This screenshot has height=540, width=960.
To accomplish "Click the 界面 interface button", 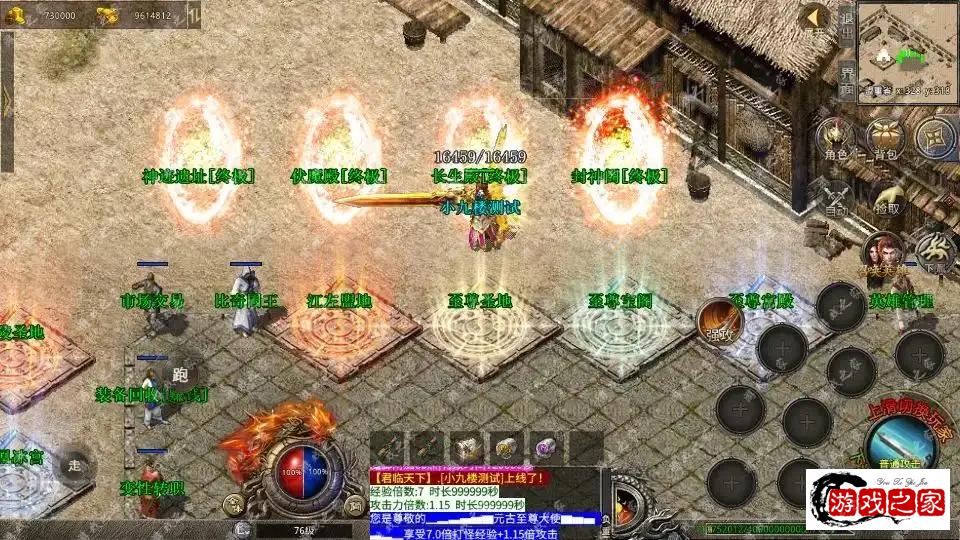I will [846, 80].
